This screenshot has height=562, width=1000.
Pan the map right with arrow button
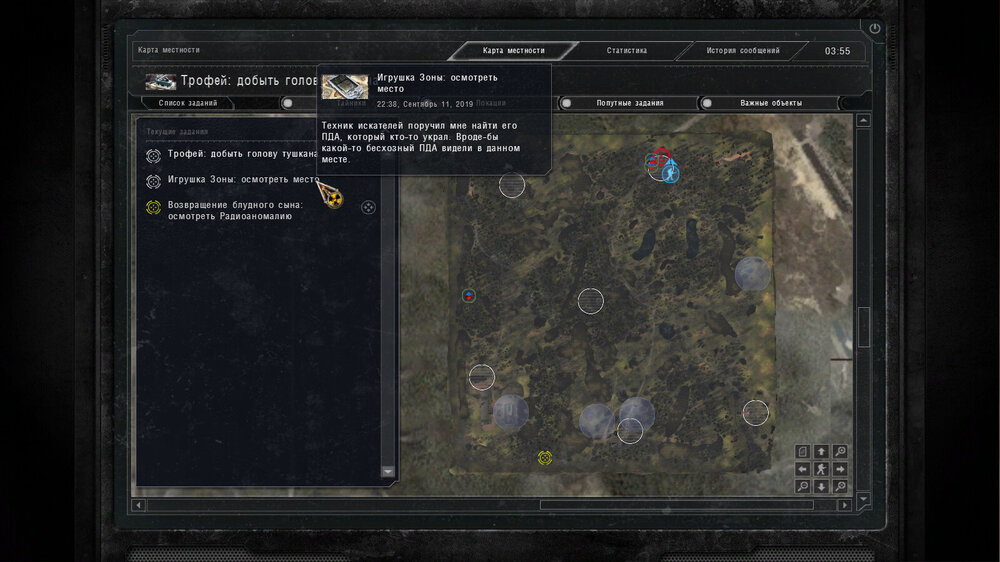coord(839,468)
